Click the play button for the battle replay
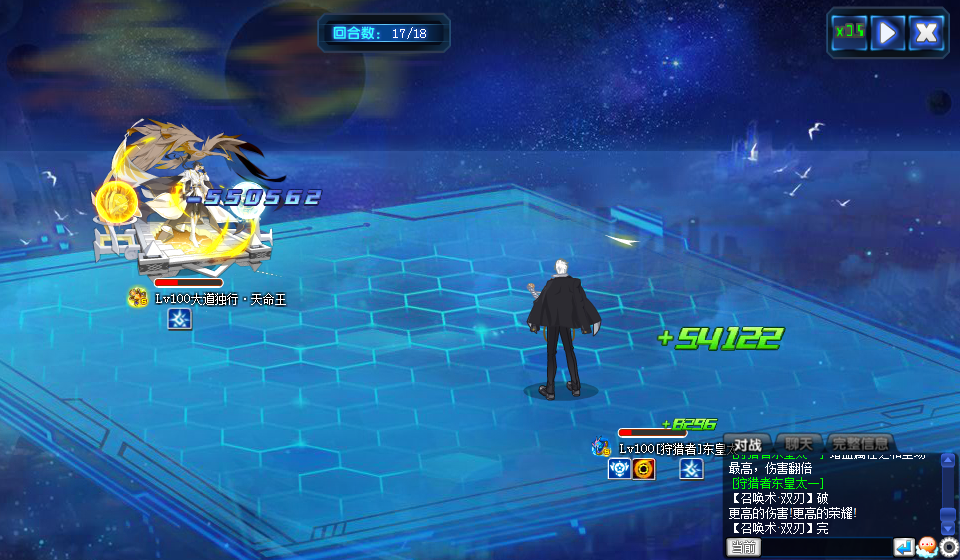 tap(887, 32)
